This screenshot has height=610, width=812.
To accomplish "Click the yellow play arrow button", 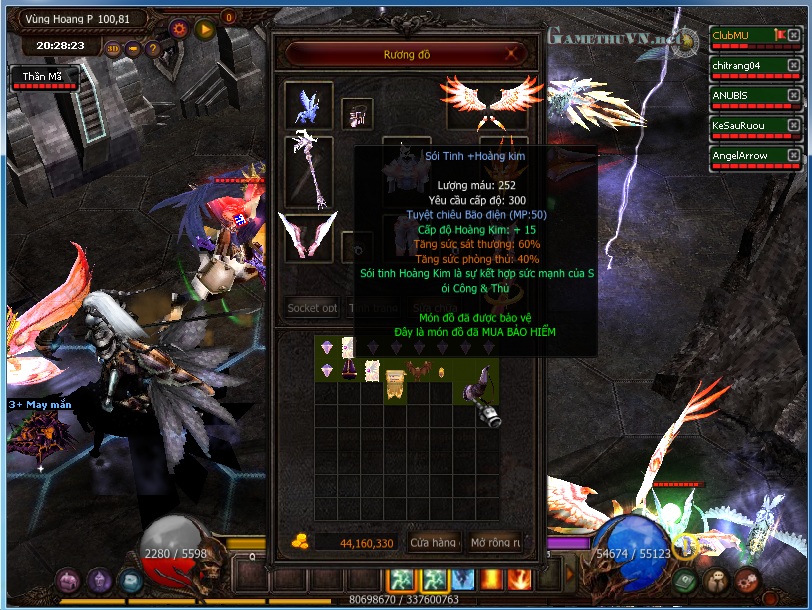I will 205,29.
